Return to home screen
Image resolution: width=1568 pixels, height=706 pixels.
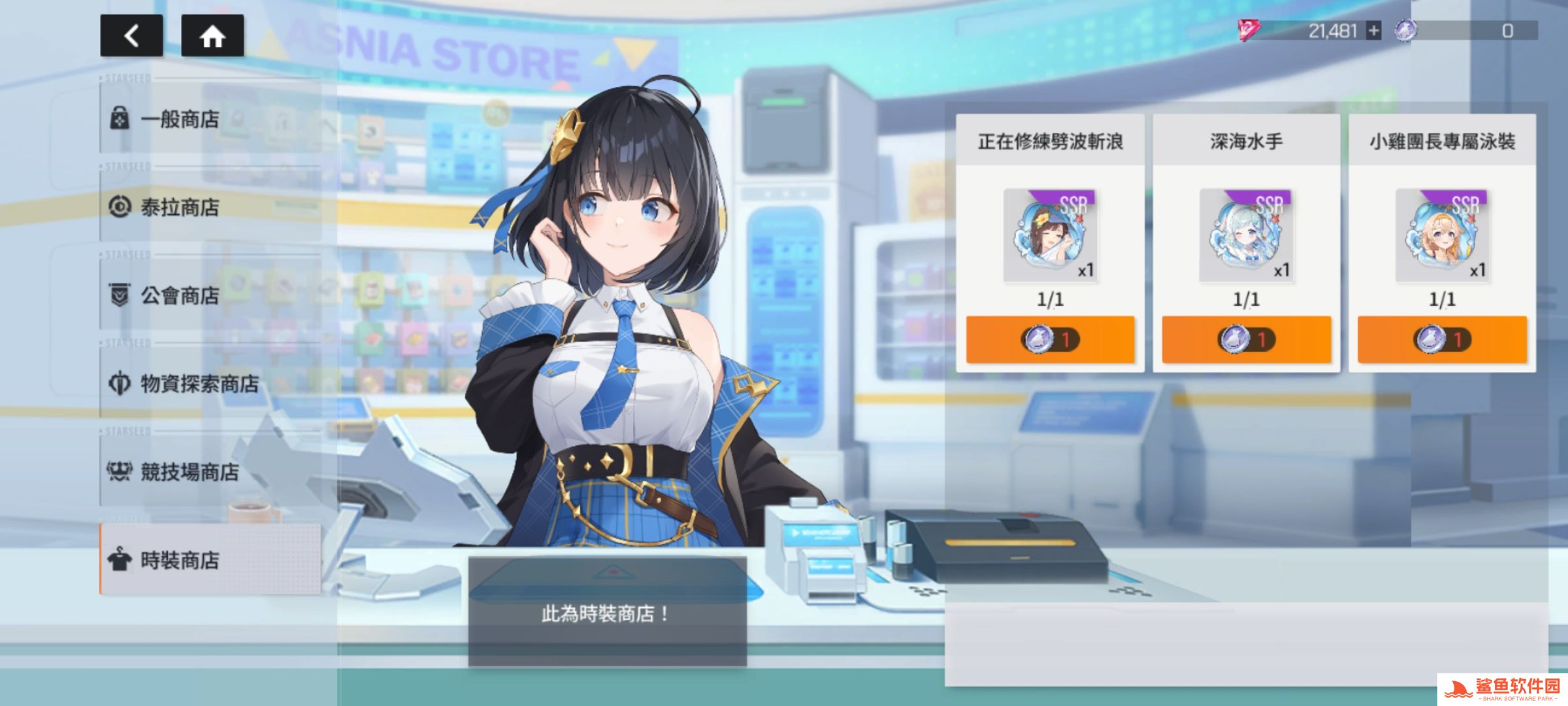[212, 36]
